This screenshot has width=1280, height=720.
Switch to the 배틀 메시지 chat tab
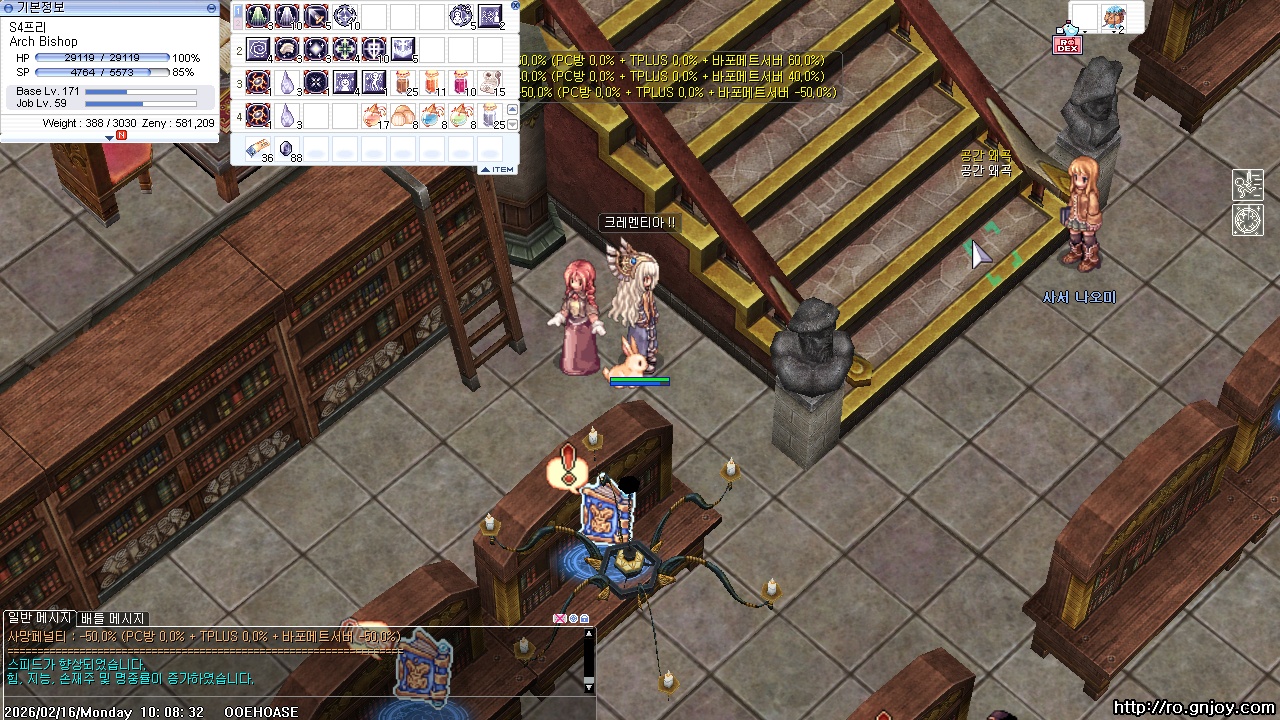point(113,619)
